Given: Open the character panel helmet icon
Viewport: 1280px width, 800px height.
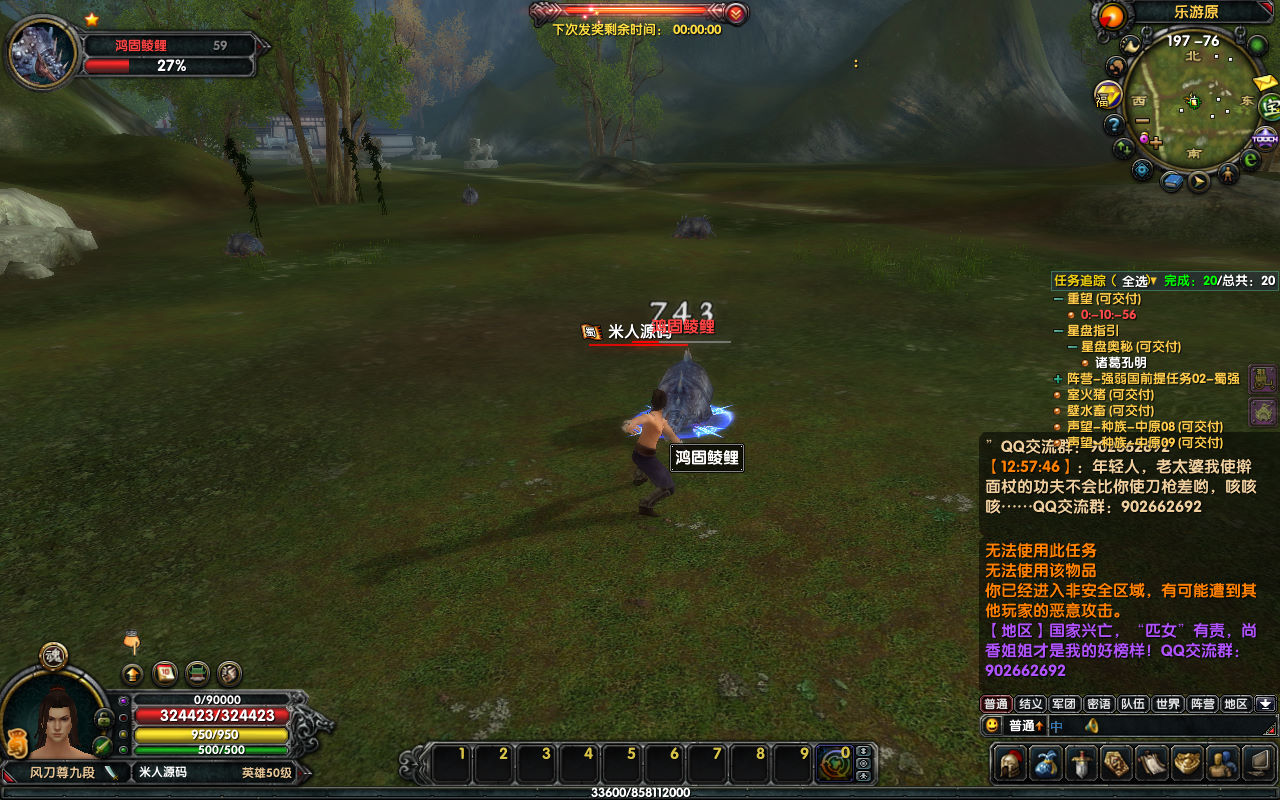Looking at the screenshot, I should [x=1010, y=764].
